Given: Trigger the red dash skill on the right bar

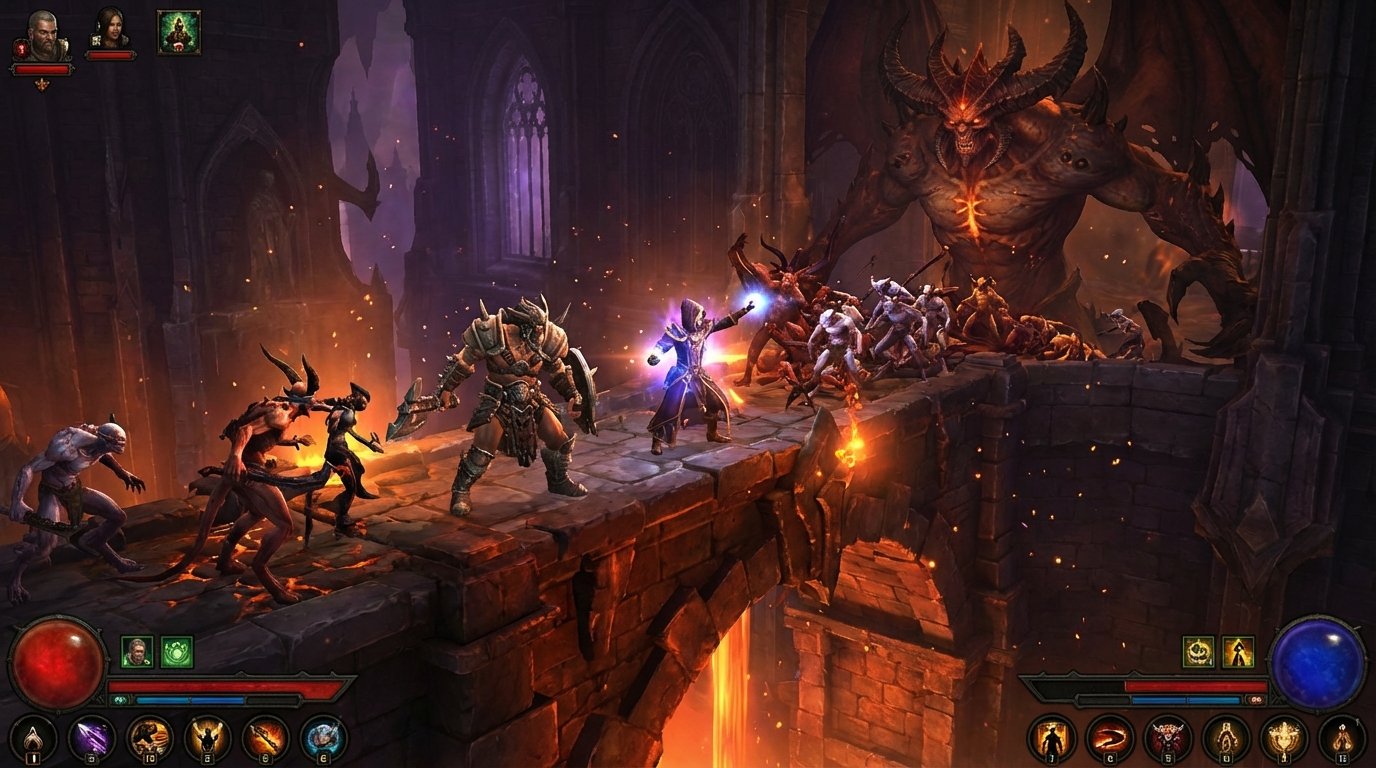Looking at the screenshot, I should [x=1111, y=740].
